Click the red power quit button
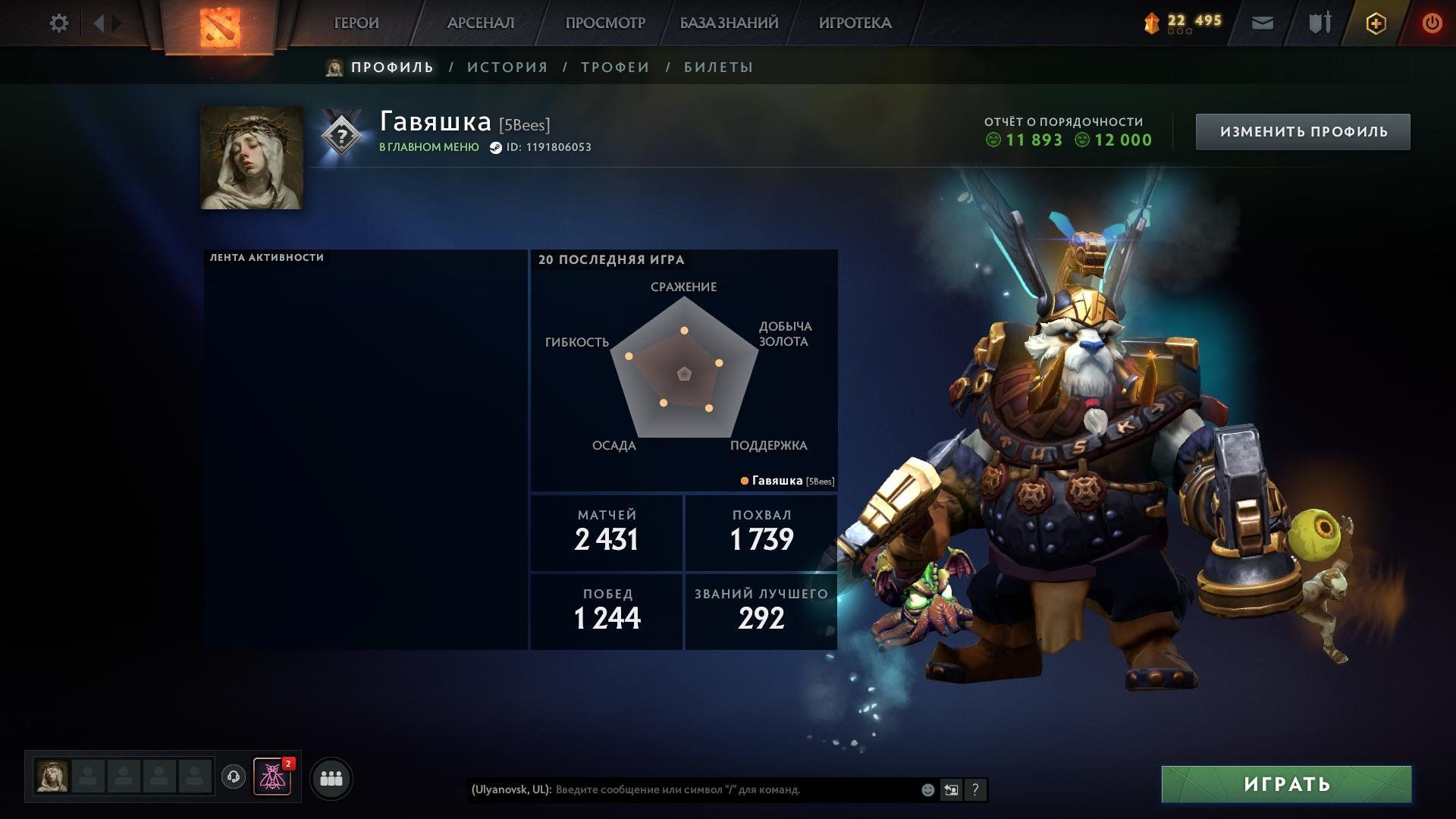Screen dimensions: 1456x819 (x=1432, y=24)
